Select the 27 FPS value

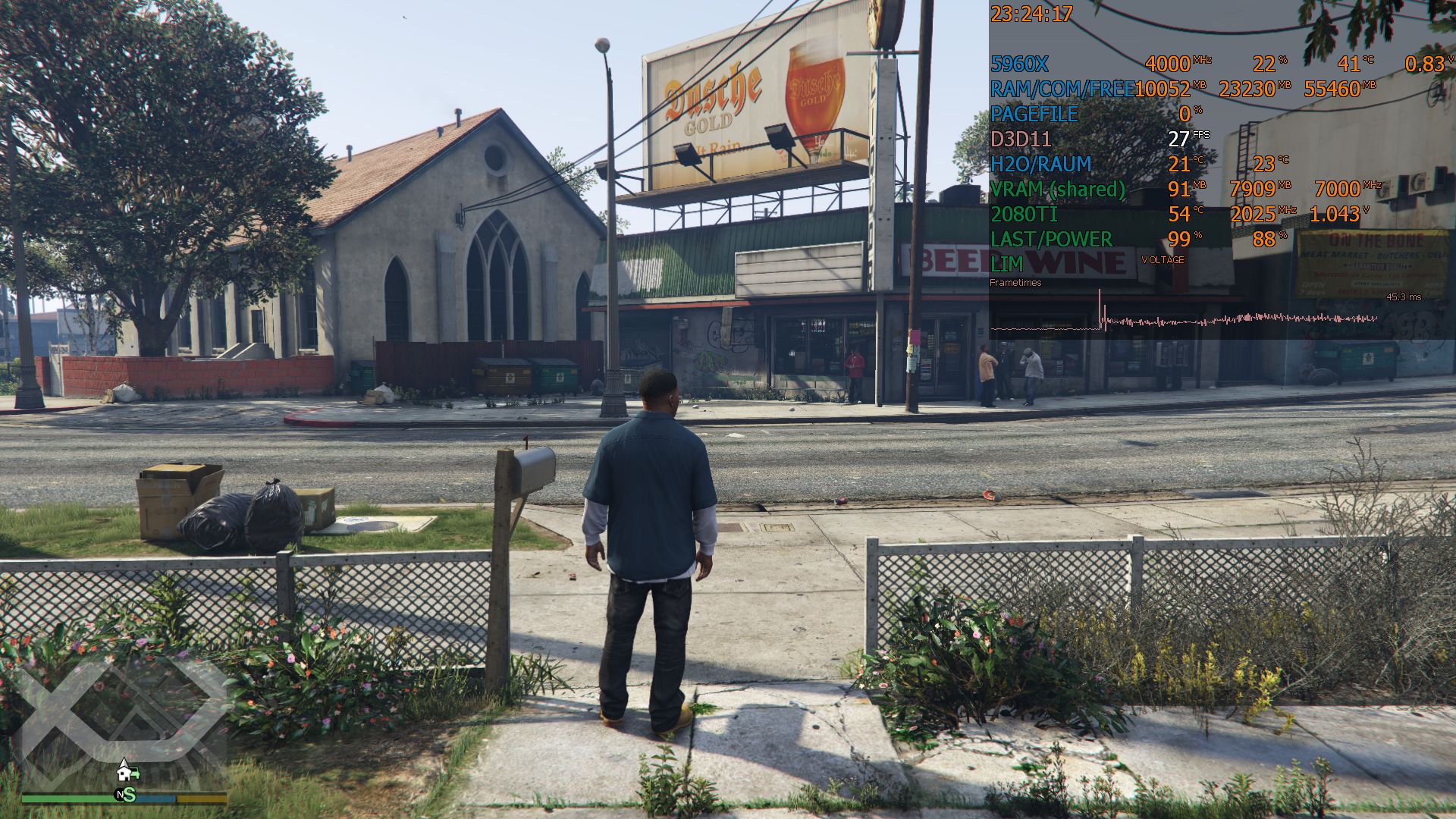click(1180, 140)
